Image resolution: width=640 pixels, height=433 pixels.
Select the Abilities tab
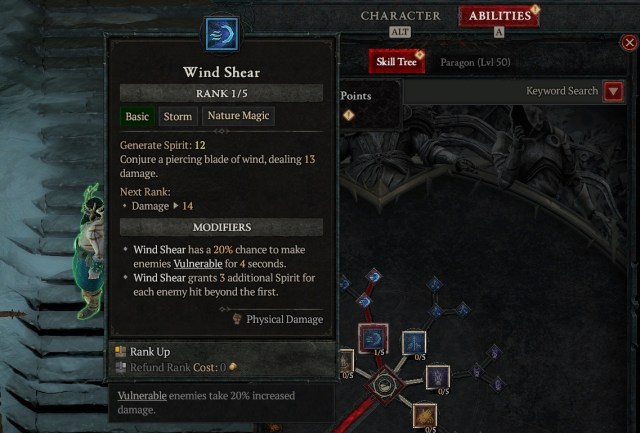coord(499,16)
